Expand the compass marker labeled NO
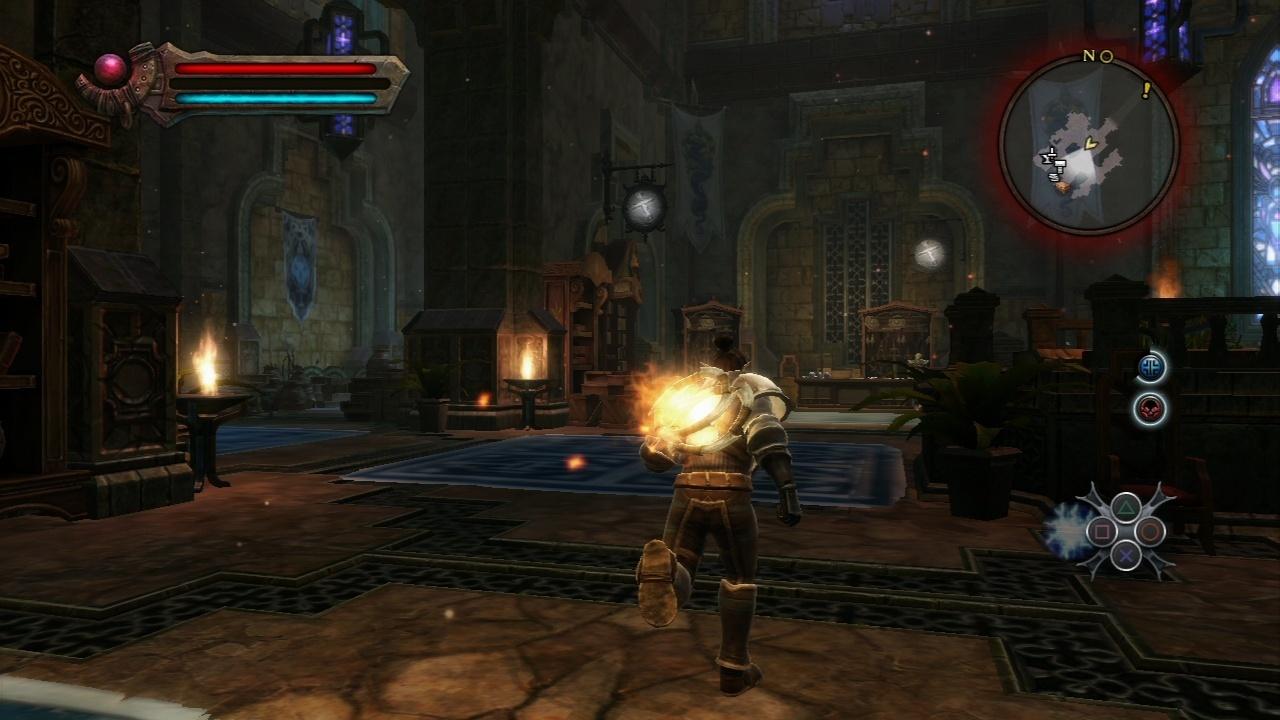The image size is (1280, 720). (1100, 58)
